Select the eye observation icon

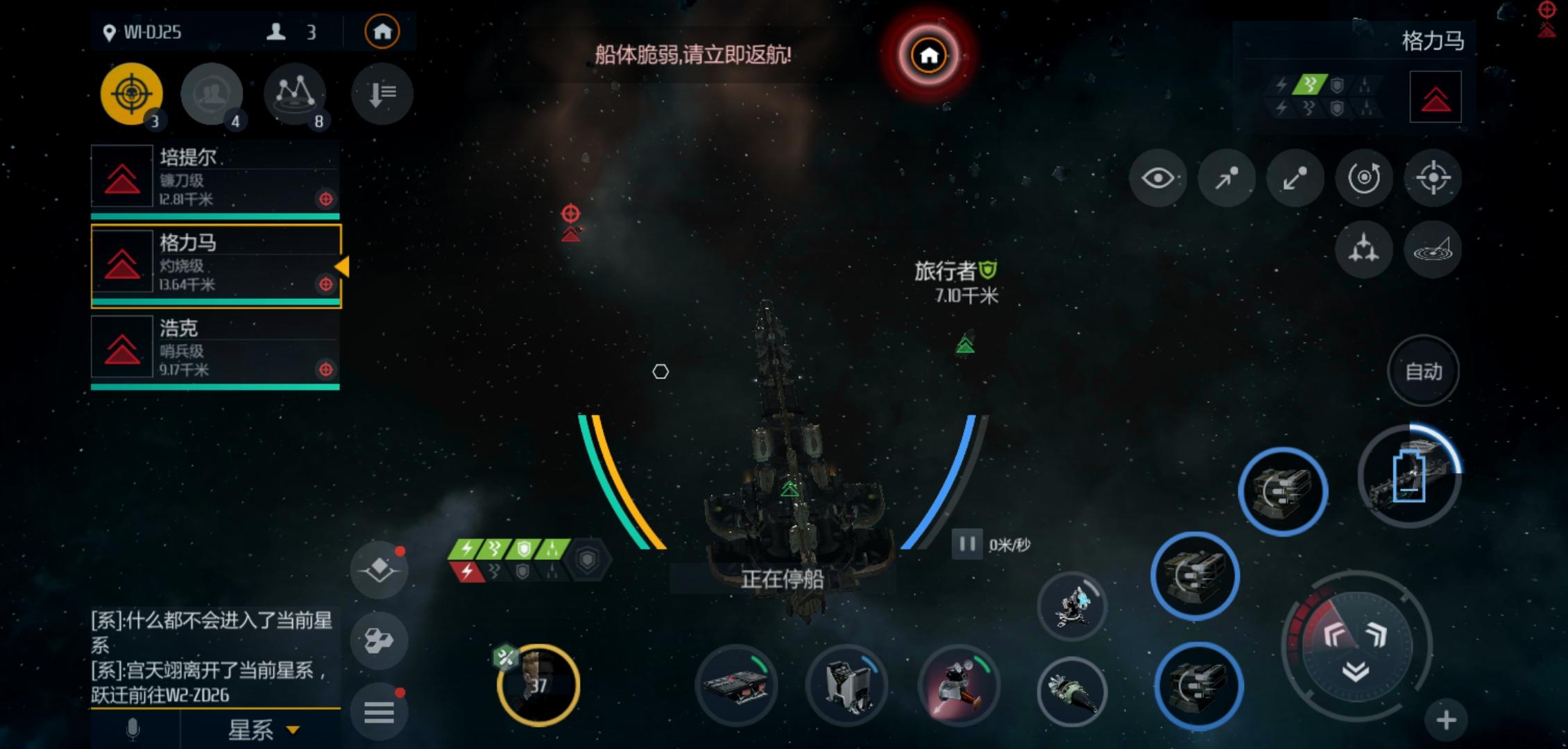1159,179
